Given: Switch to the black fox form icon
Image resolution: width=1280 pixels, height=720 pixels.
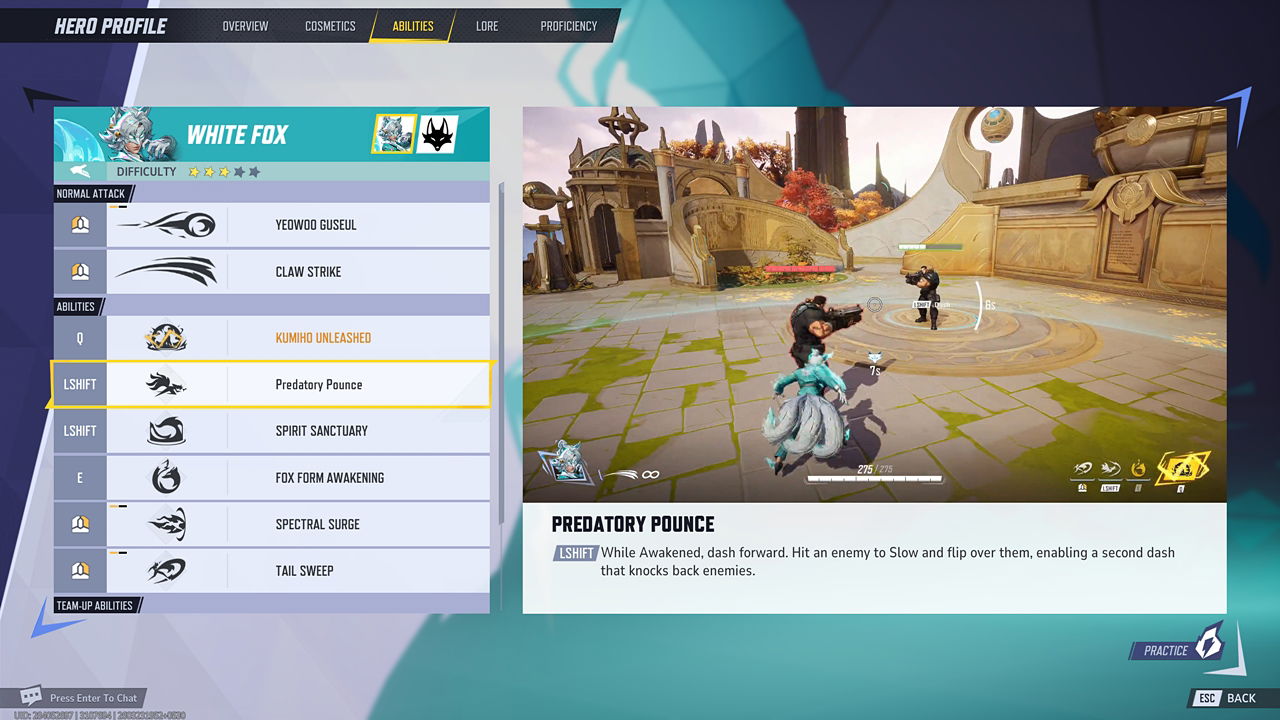Looking at the screenshot, I should (437, 134).
